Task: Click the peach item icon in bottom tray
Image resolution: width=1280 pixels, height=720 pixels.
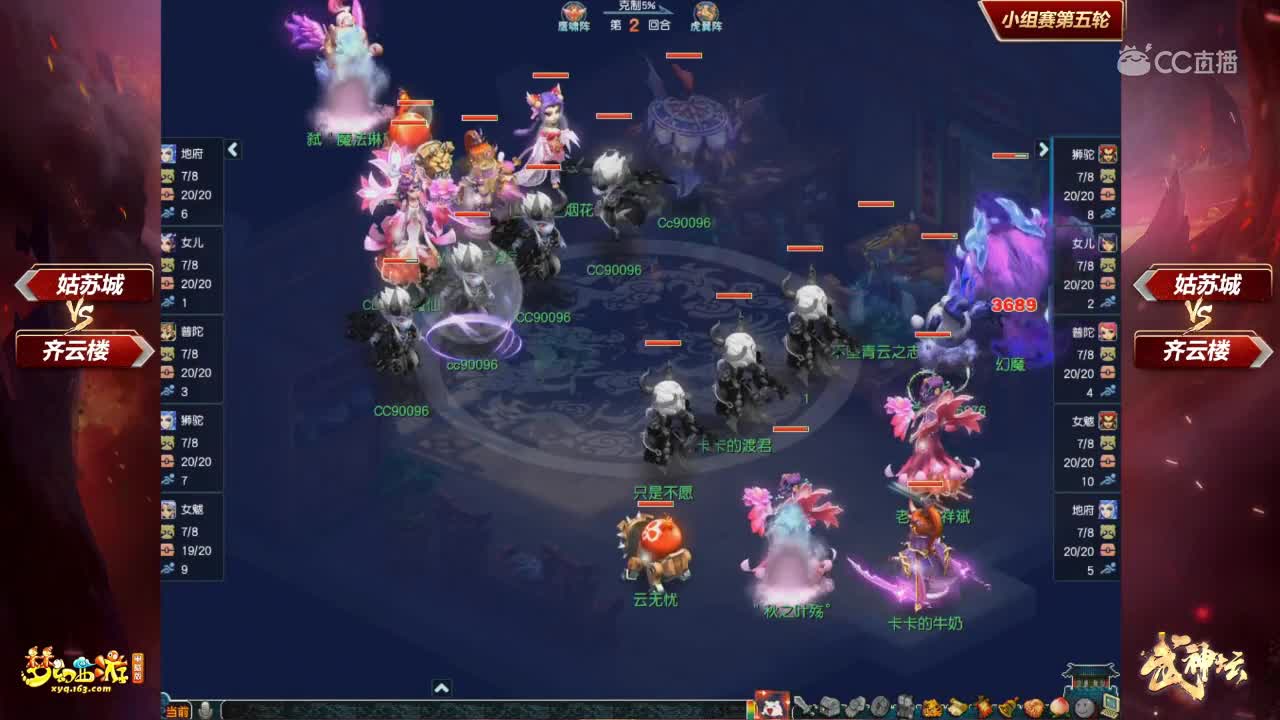Action: coord(1061,707)
